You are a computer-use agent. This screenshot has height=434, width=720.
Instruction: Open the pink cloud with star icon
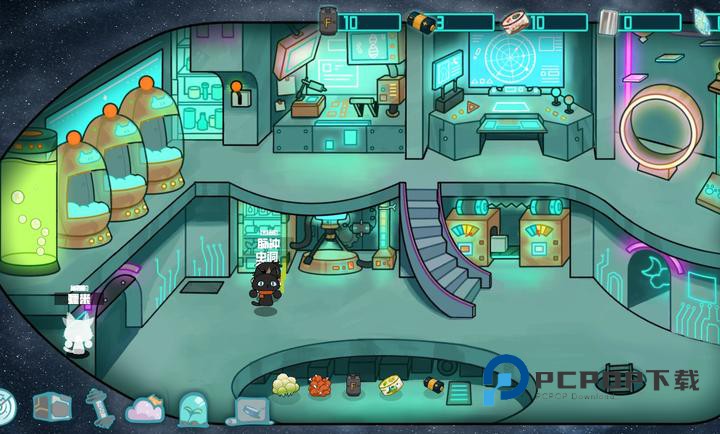point(146,408)
